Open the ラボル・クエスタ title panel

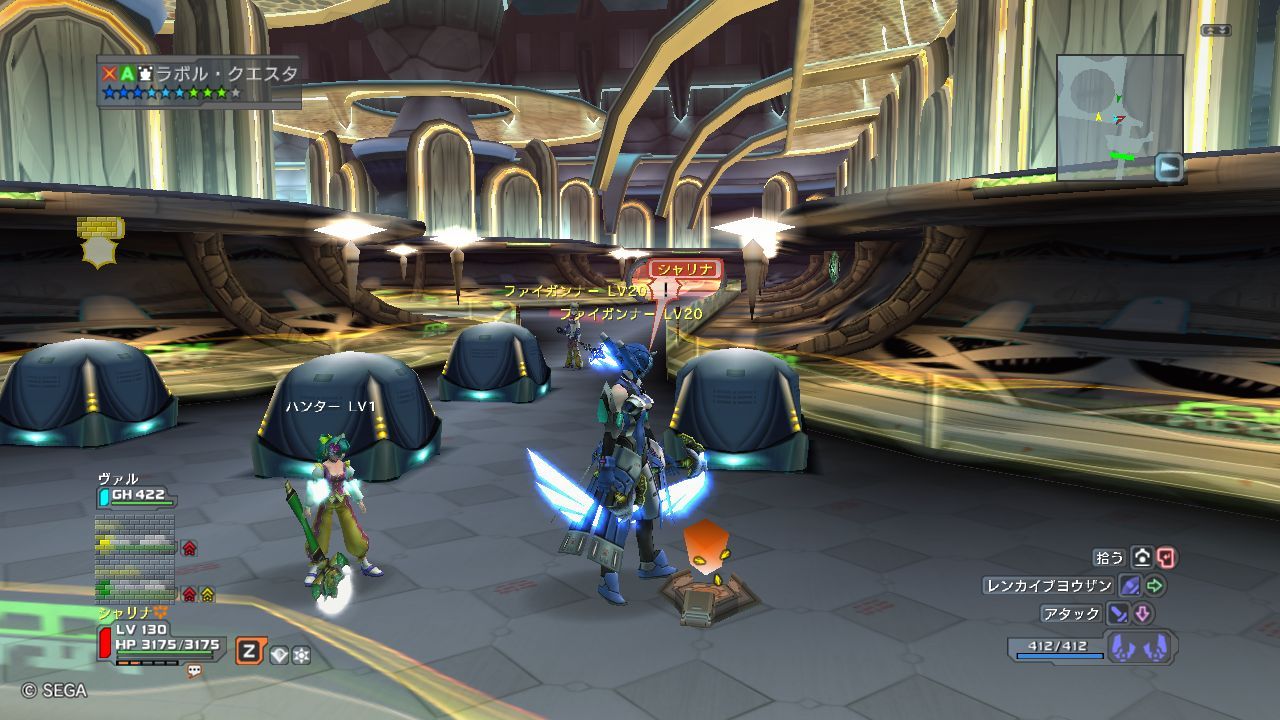(x=199, y=81)
